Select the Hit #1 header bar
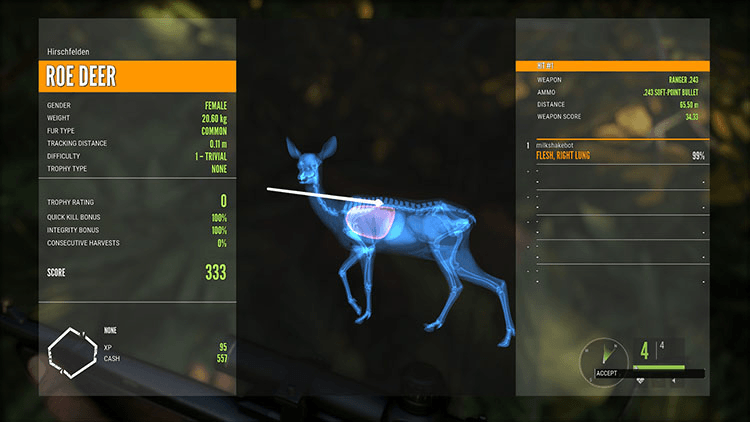 pos(612,66)
